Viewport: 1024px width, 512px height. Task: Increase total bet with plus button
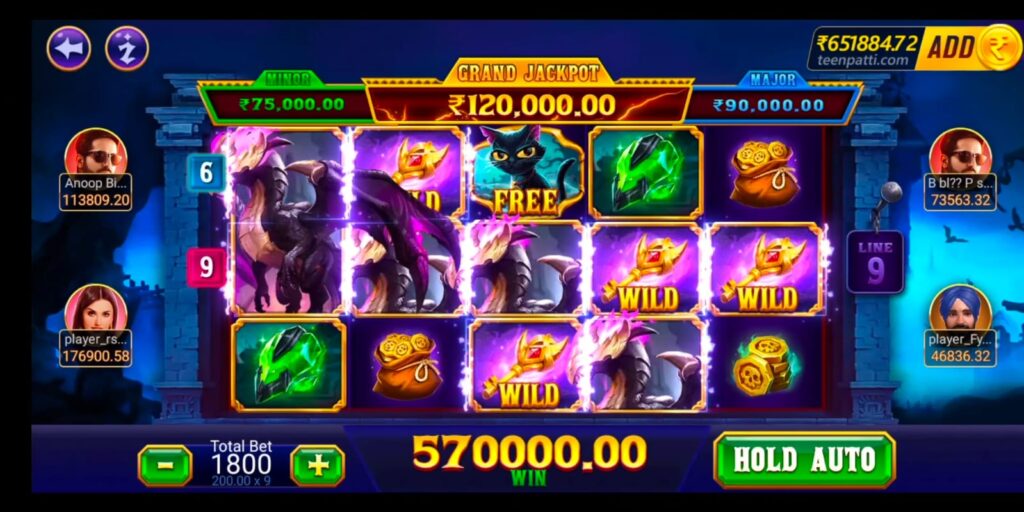317,465
